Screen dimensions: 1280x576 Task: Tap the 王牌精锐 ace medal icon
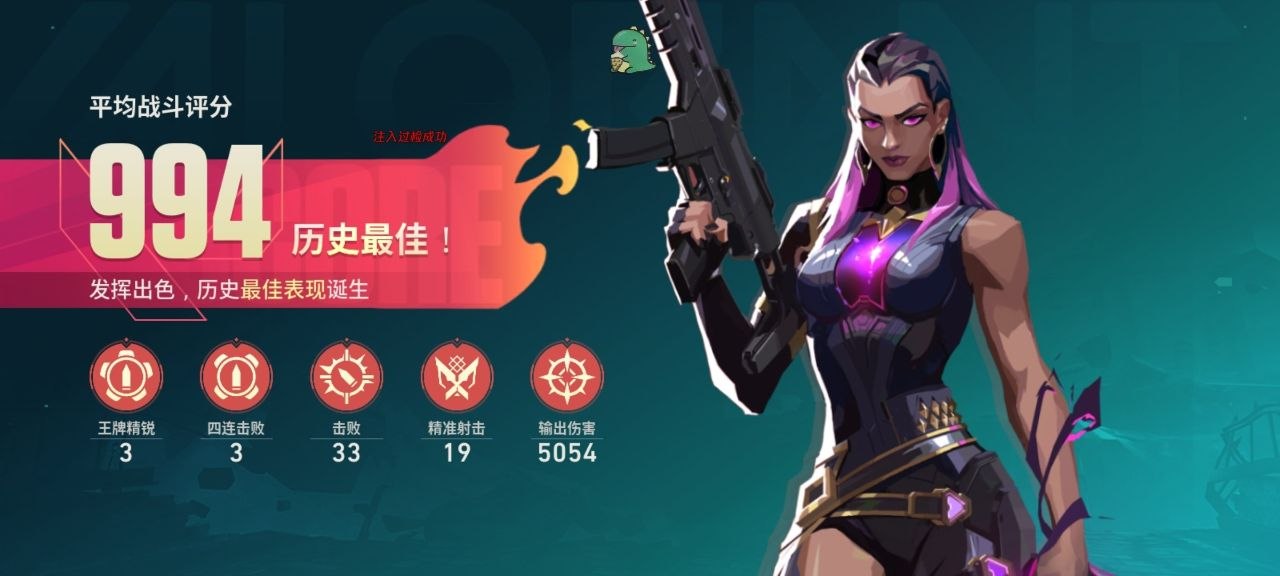(126, 377)
